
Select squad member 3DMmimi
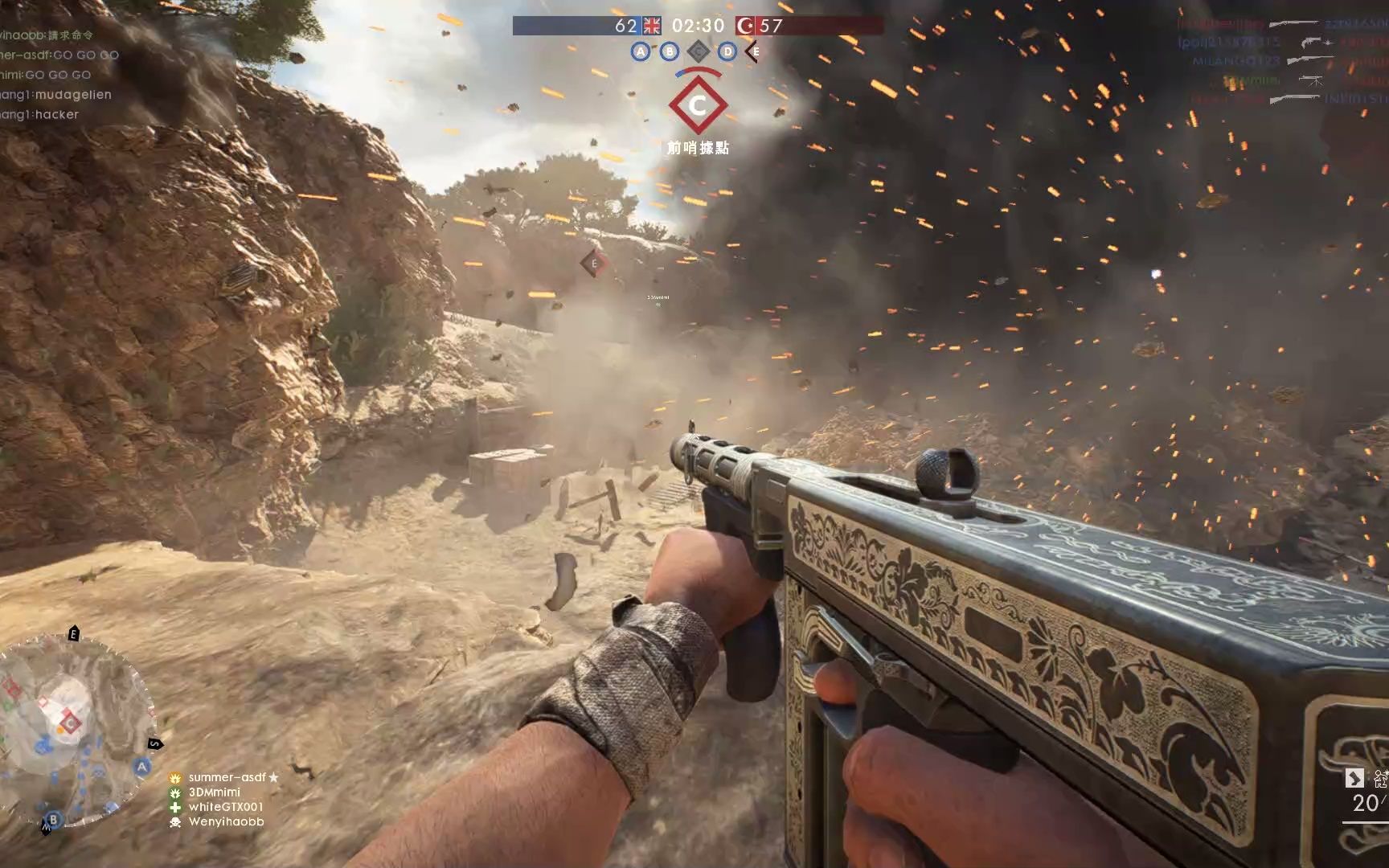214,792
